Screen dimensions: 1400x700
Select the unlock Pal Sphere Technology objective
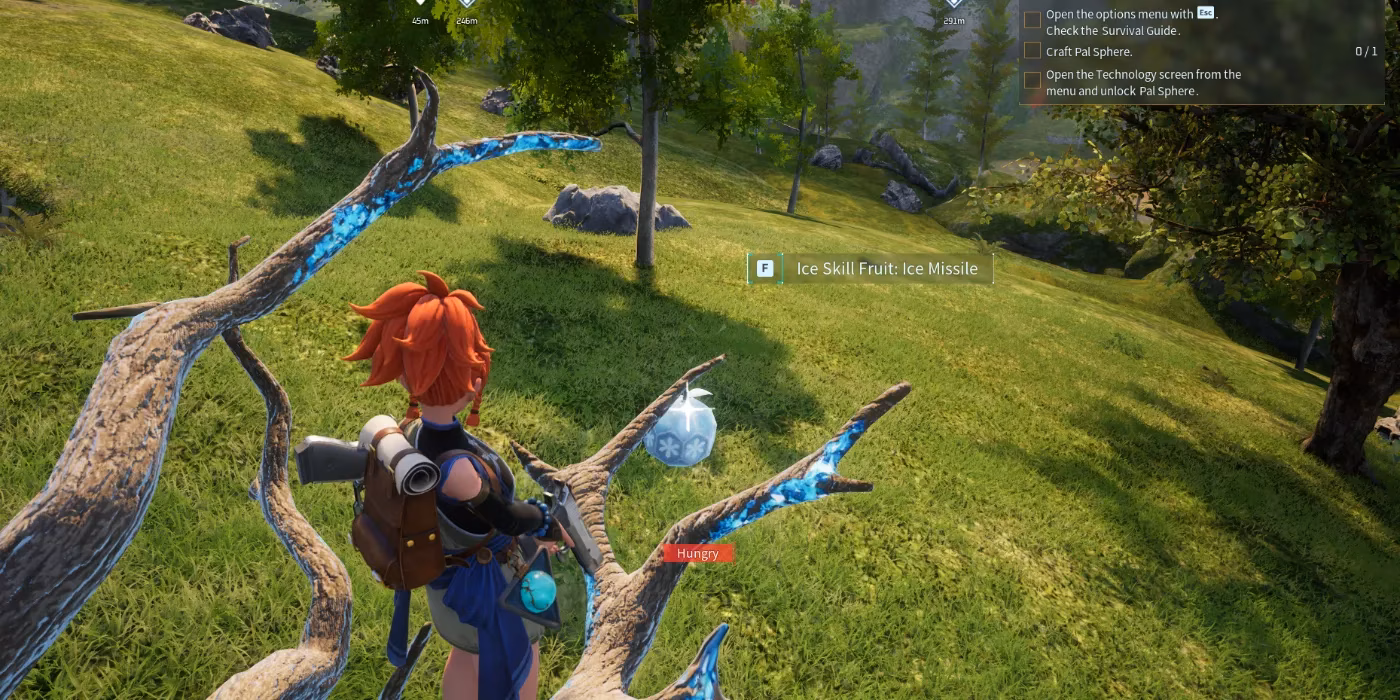pyautogui.click(x=1143, y=82)
